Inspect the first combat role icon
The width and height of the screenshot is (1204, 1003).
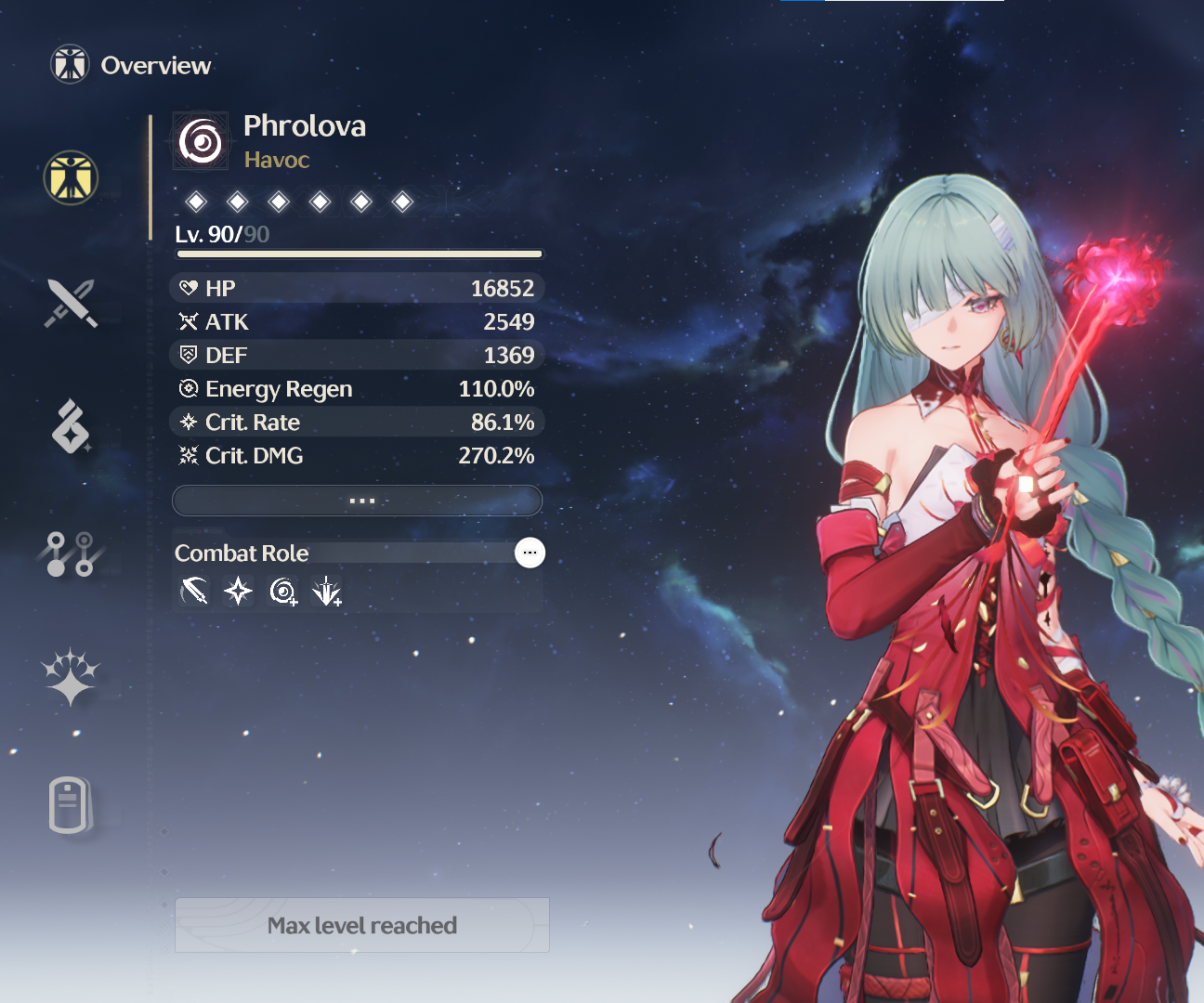click(194, 591)
